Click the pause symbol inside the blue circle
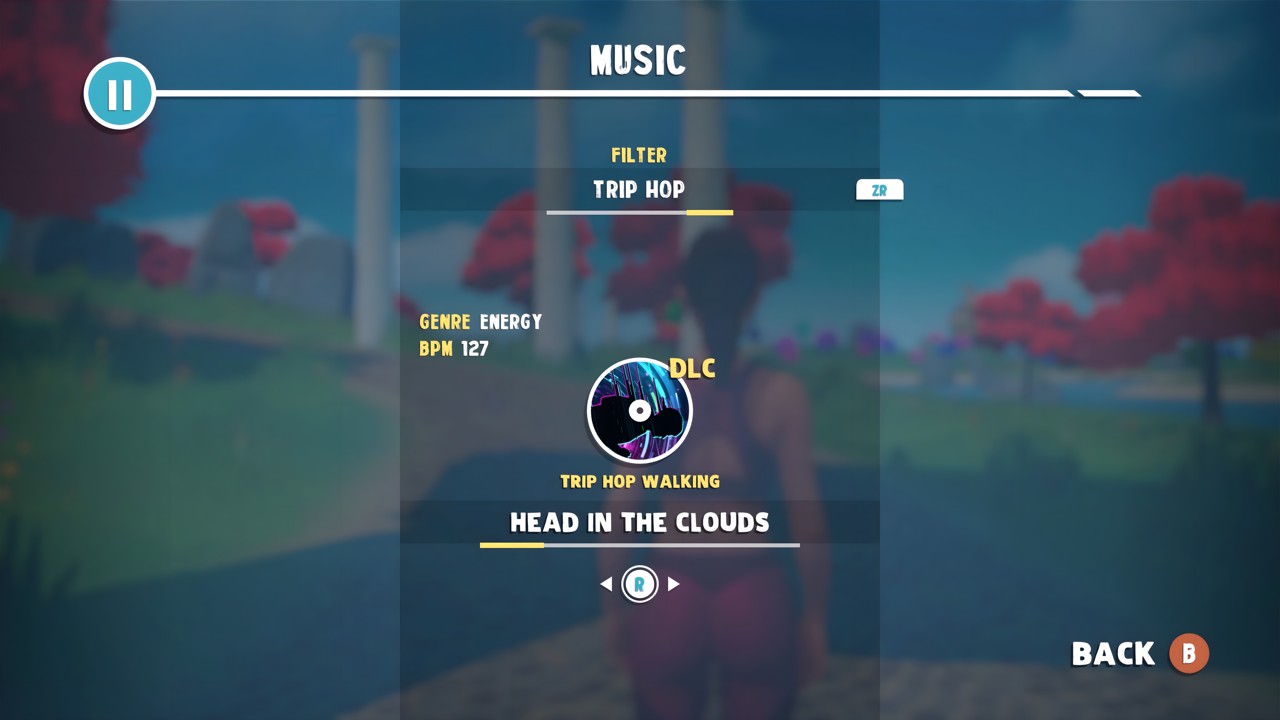 pos(119,93)
